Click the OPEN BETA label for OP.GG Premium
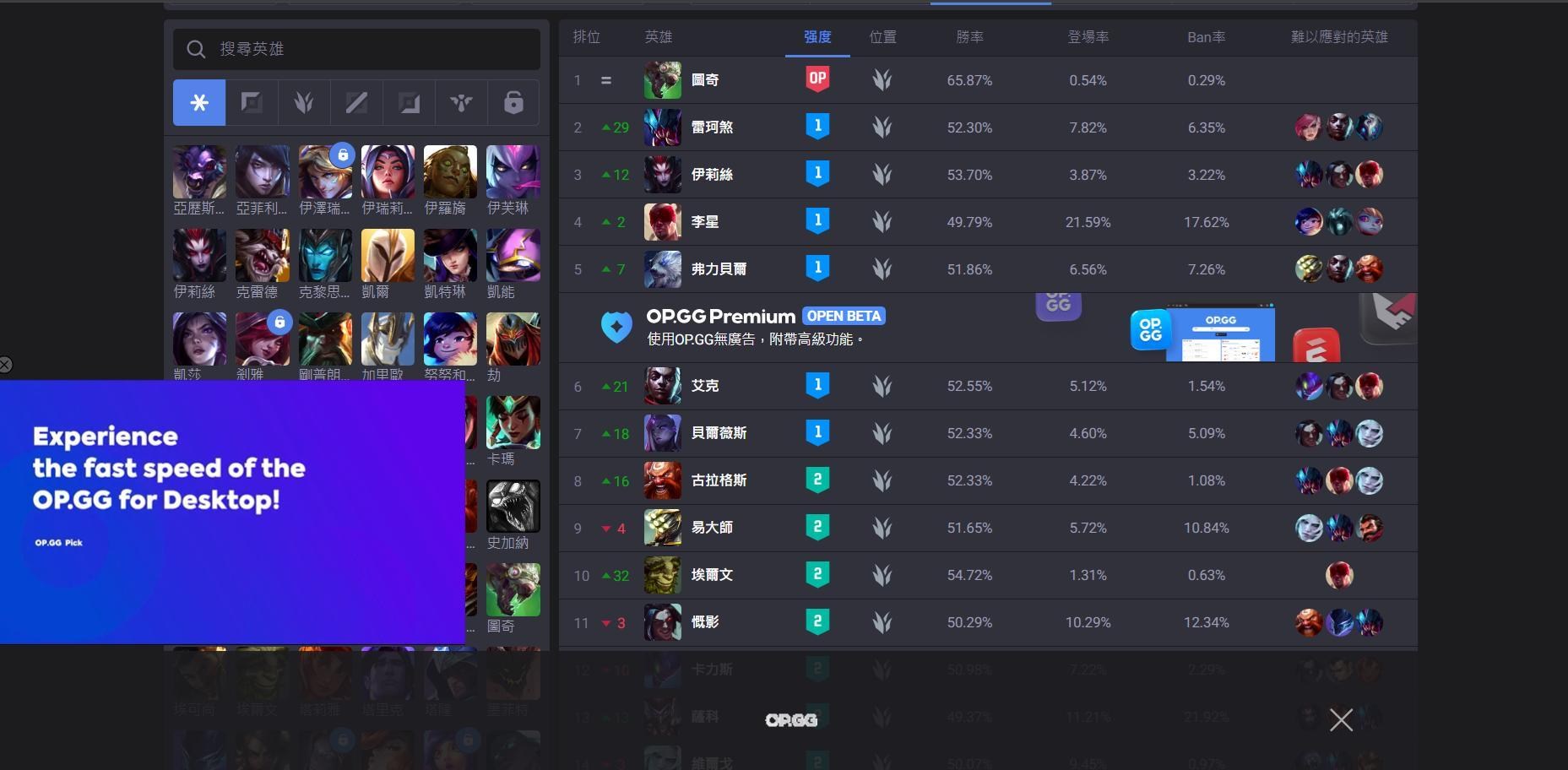1568x770 pixels. coord(844,316)
